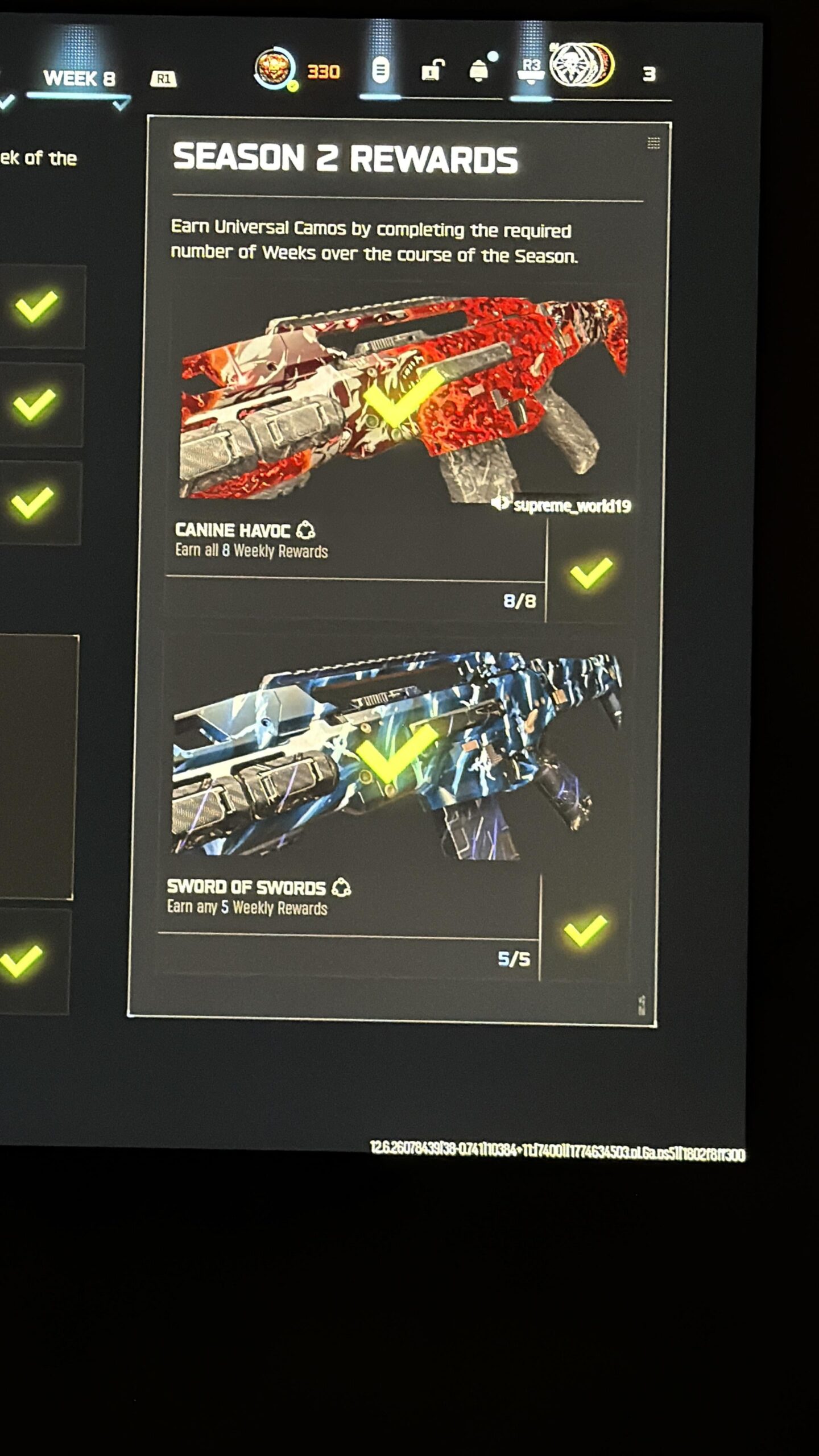Open the notifications bell icon

coord(479,72)
